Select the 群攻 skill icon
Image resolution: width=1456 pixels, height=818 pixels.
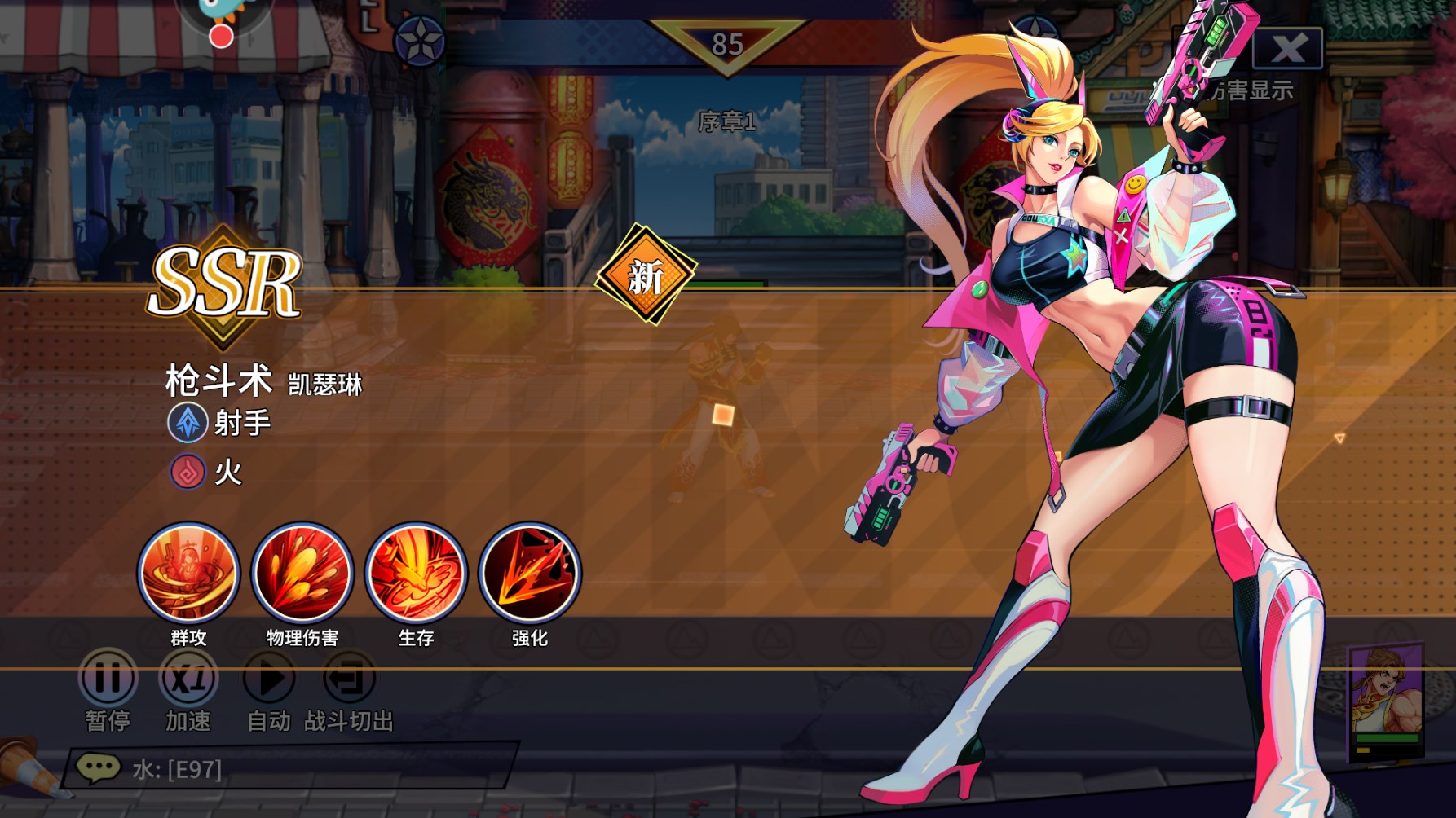tap(188, 574)
